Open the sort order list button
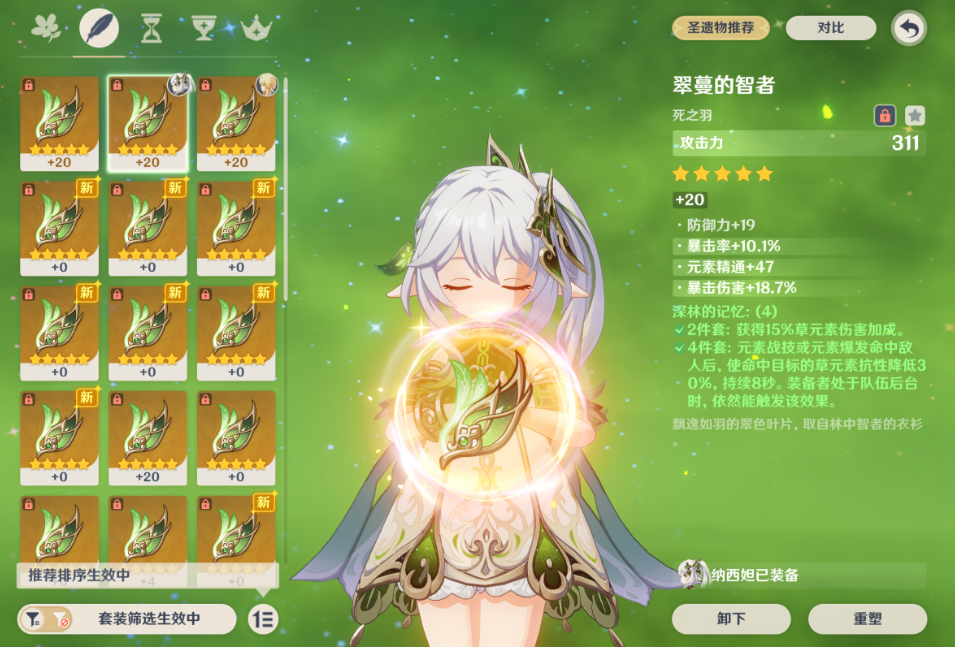 pyautogui.click(x=263, y=619)
